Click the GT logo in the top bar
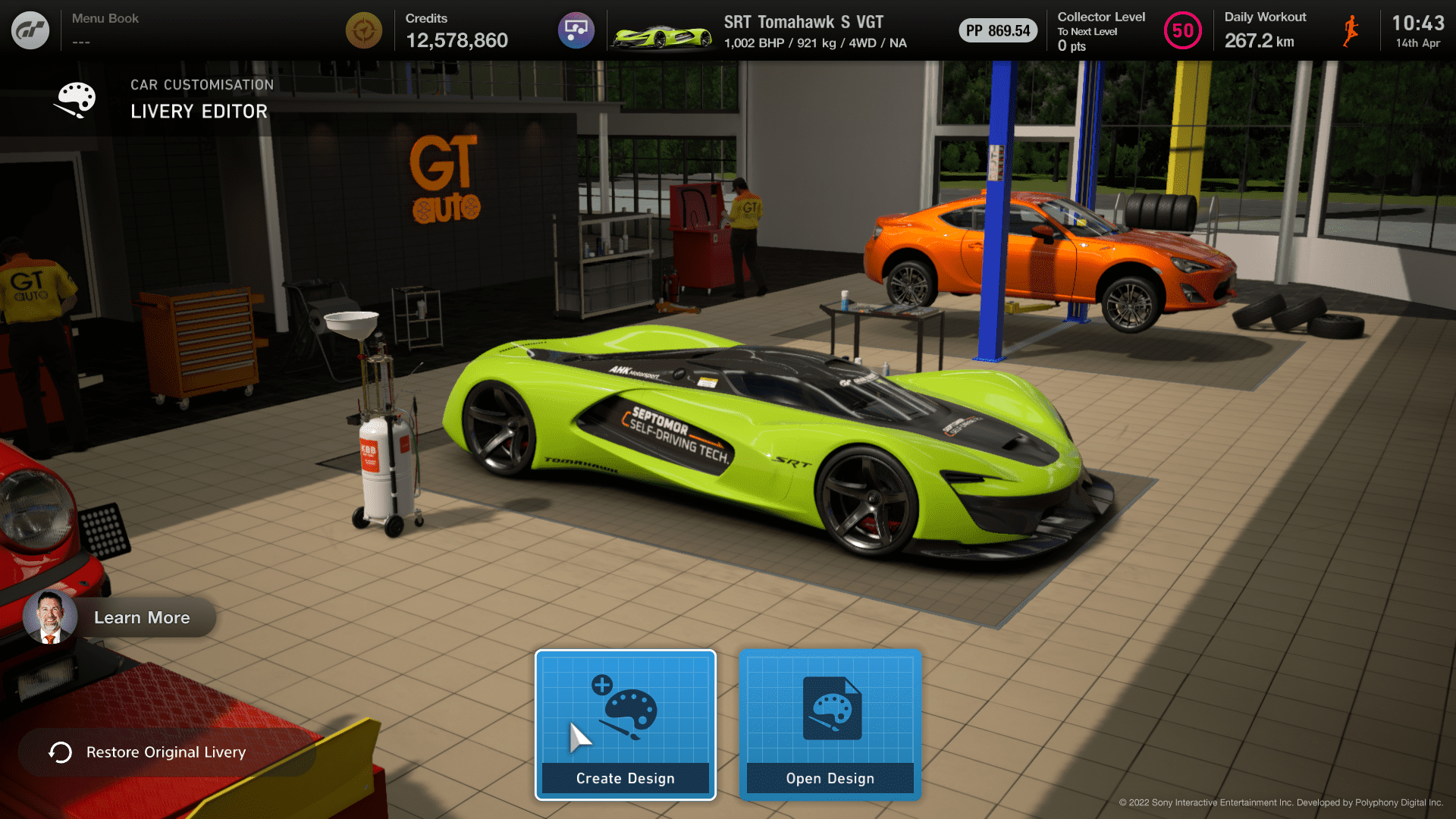This screenshot has height=819, width=1456. (30, 30)
